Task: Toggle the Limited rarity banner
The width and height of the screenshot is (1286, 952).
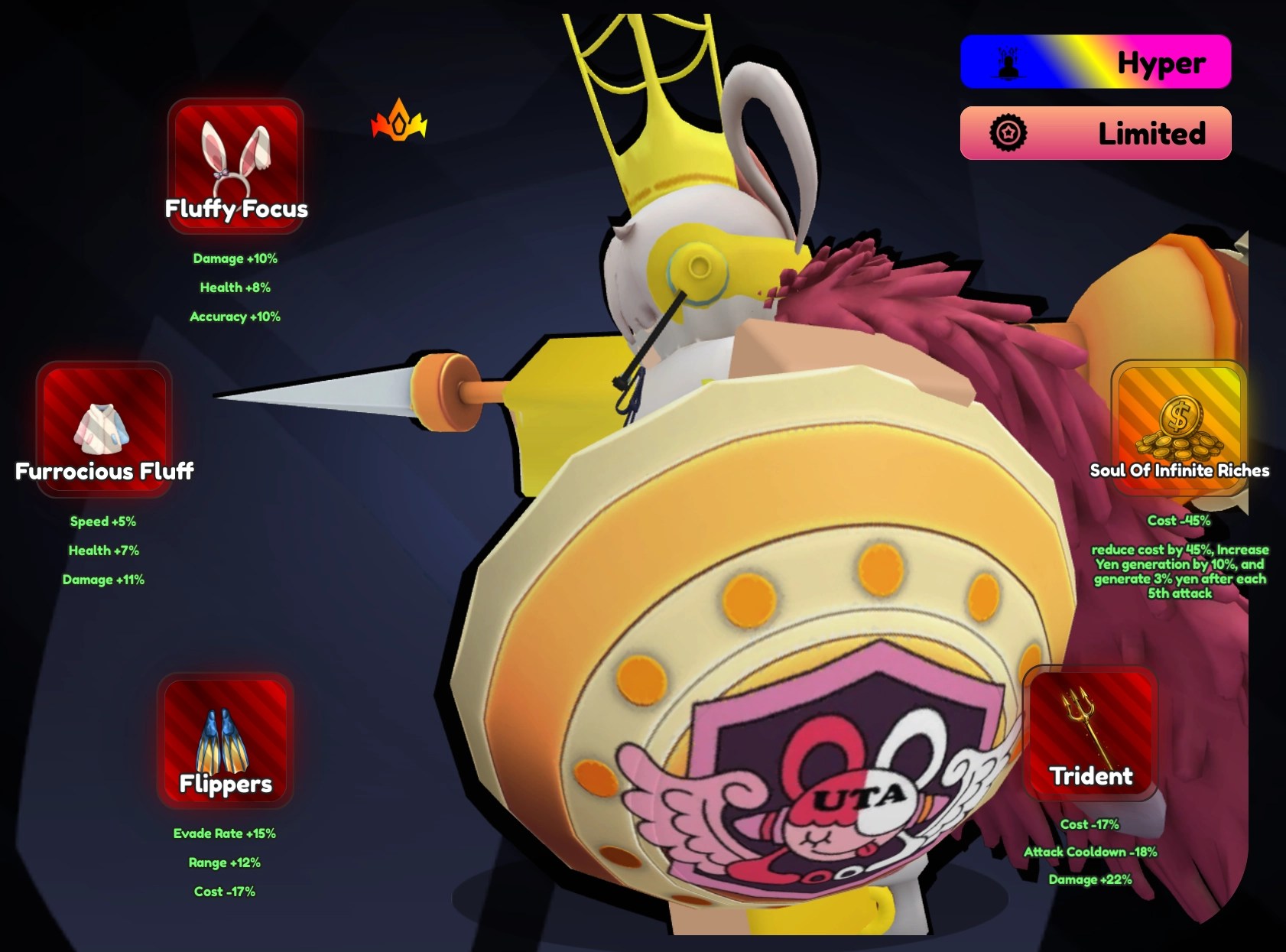Action: tap(1095, 133)
